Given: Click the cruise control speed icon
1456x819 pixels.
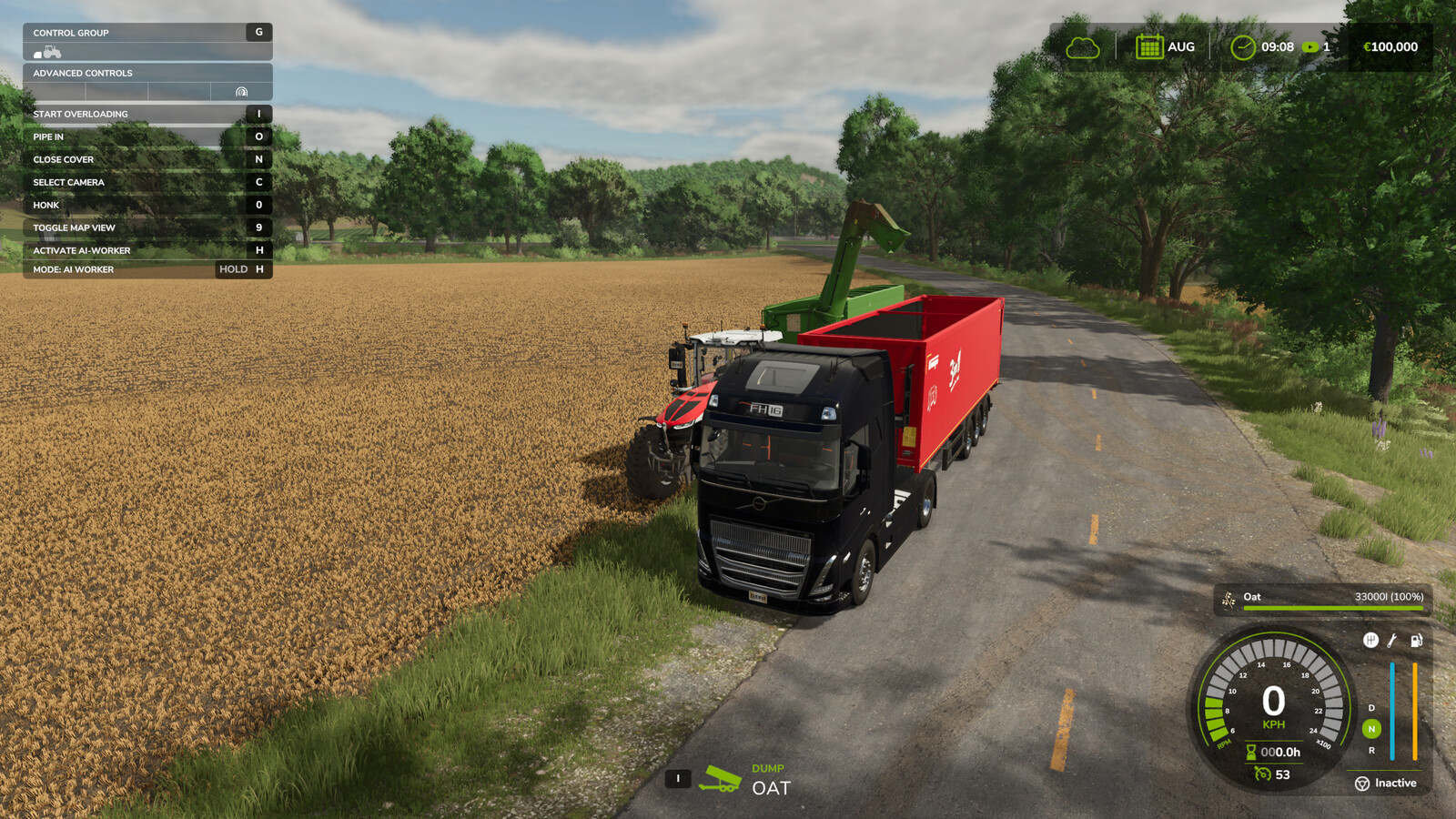Looking at the screenshot, I should [x=1262, y=774].
